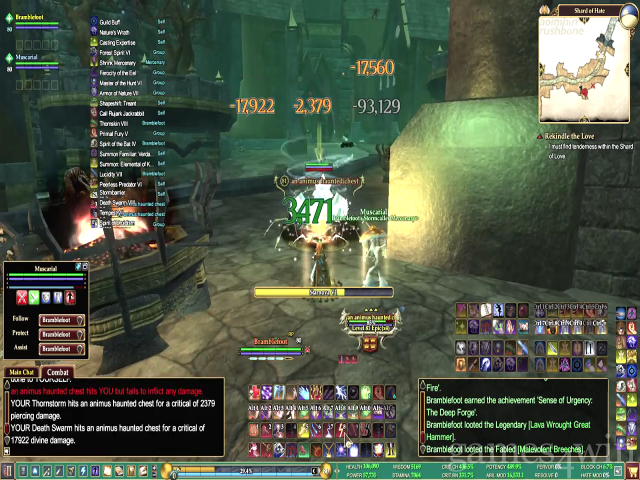Screen dimensions: 640x480
Task: Select the Thornskin VIII effect entry
Action: click(112, 123)
